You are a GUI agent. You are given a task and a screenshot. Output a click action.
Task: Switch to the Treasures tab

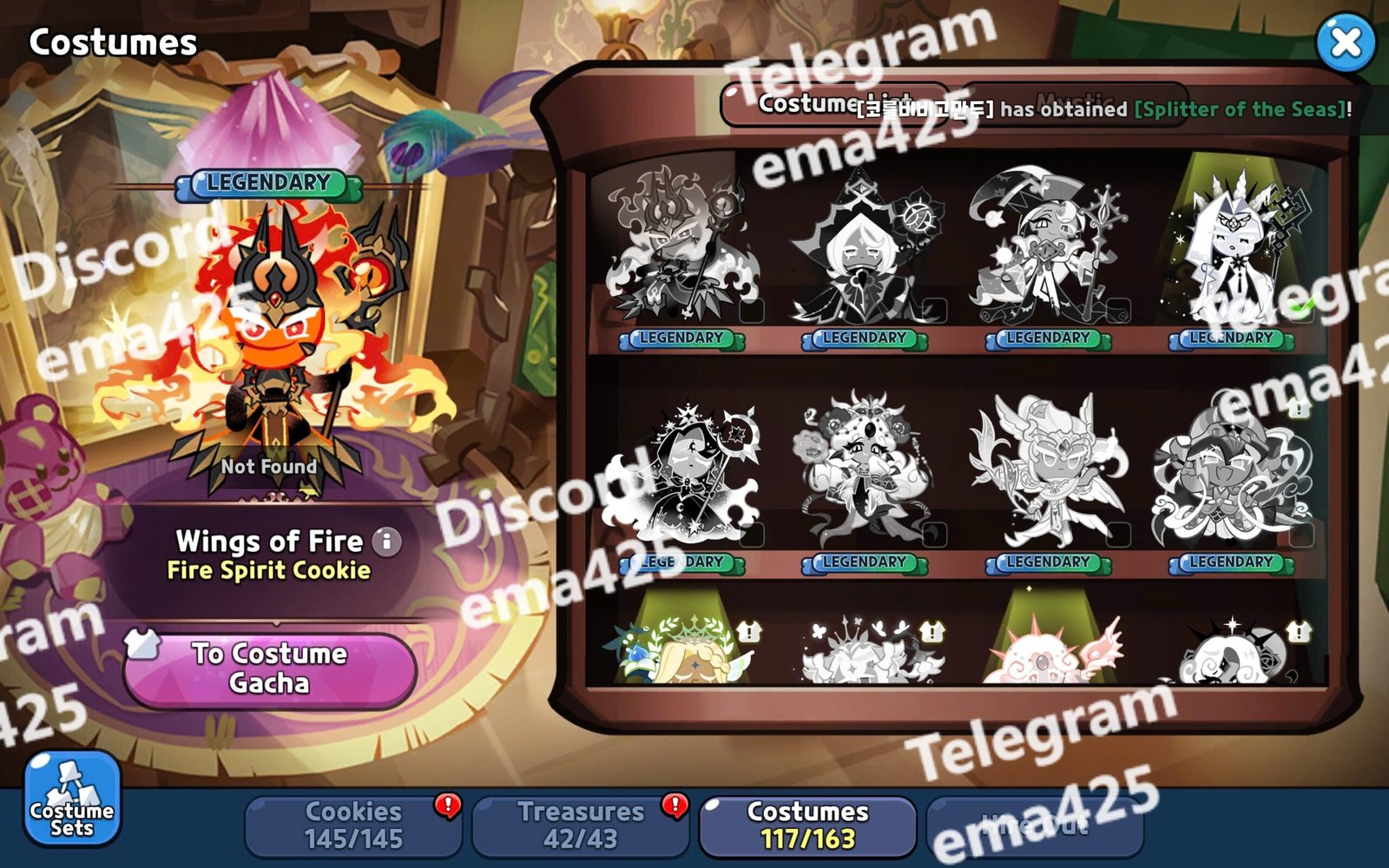coord(580,825)
